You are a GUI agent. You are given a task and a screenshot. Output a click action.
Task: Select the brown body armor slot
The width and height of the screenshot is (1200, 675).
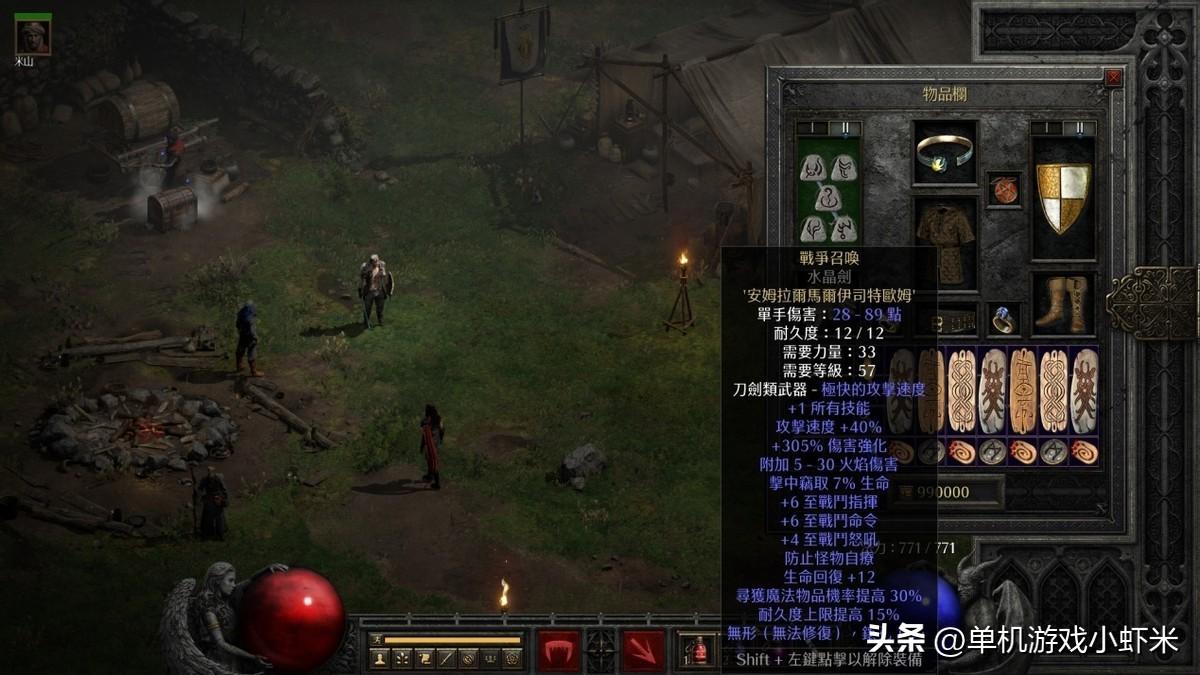[945, 242]
